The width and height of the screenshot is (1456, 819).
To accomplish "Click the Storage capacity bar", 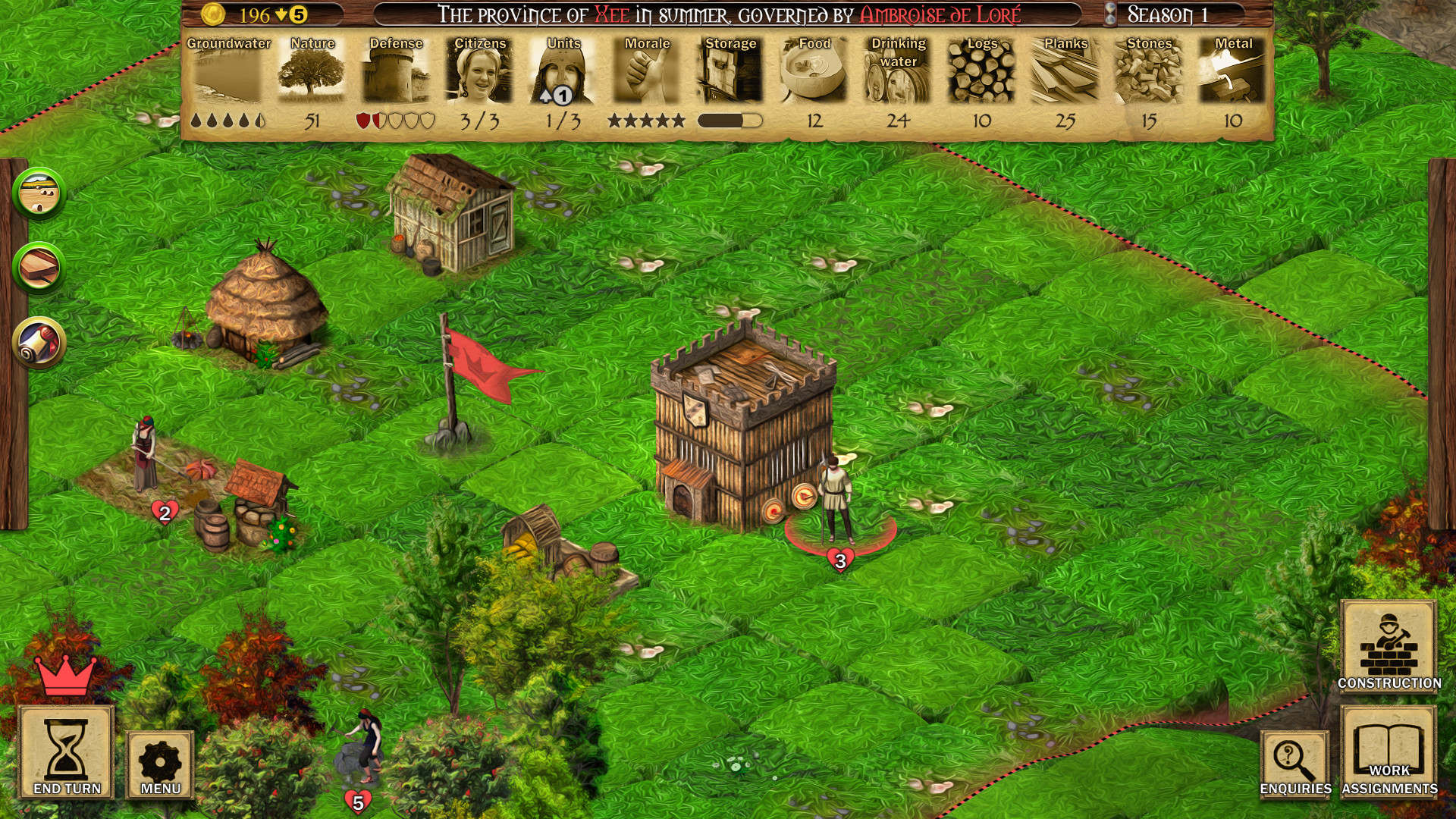I will coord(731,119).
